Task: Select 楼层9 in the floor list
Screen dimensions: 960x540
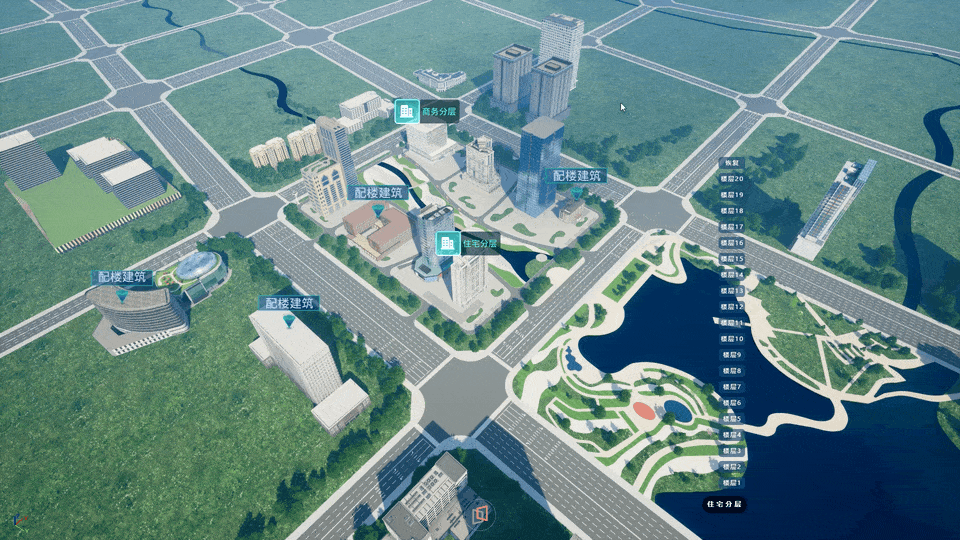Action: (732, 355)
